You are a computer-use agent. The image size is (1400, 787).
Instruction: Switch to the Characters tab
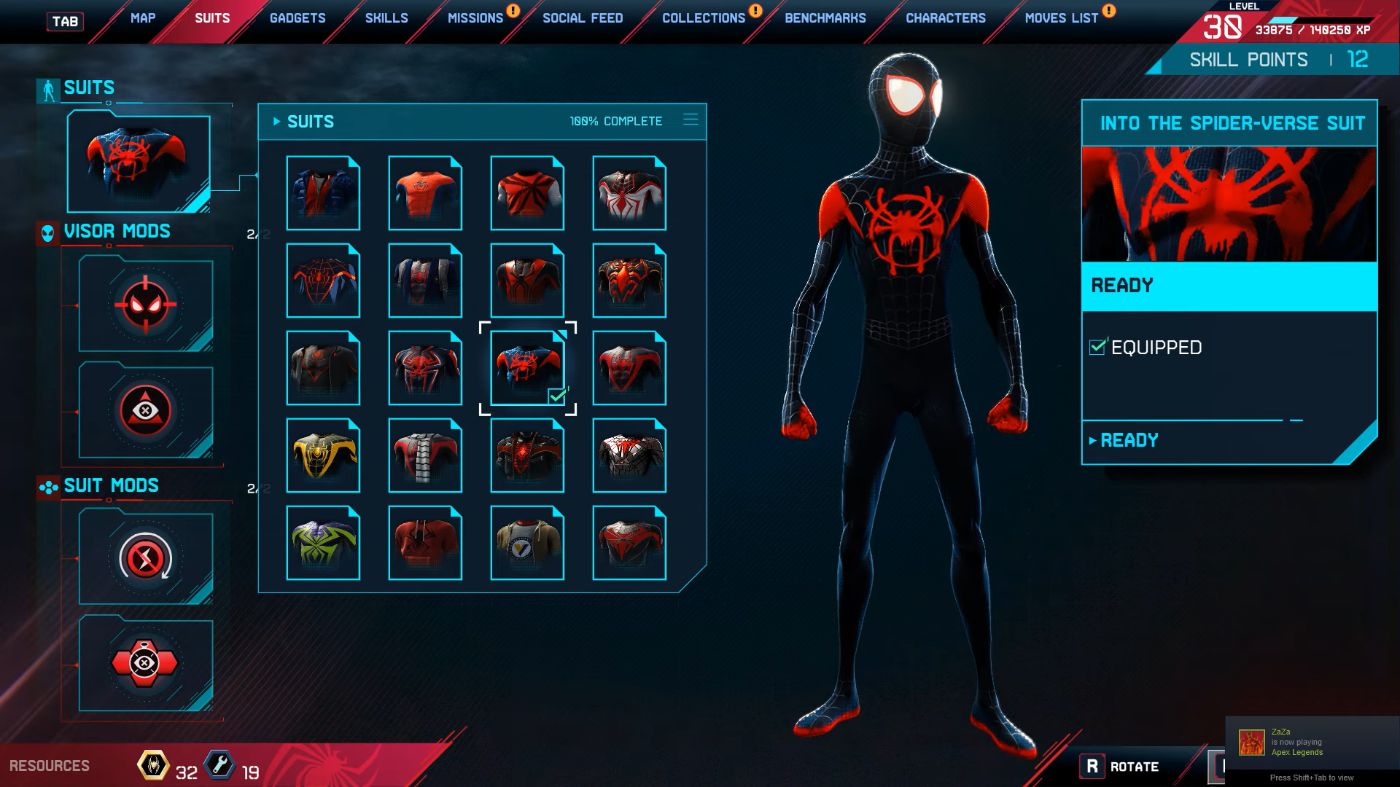point(945,18)
